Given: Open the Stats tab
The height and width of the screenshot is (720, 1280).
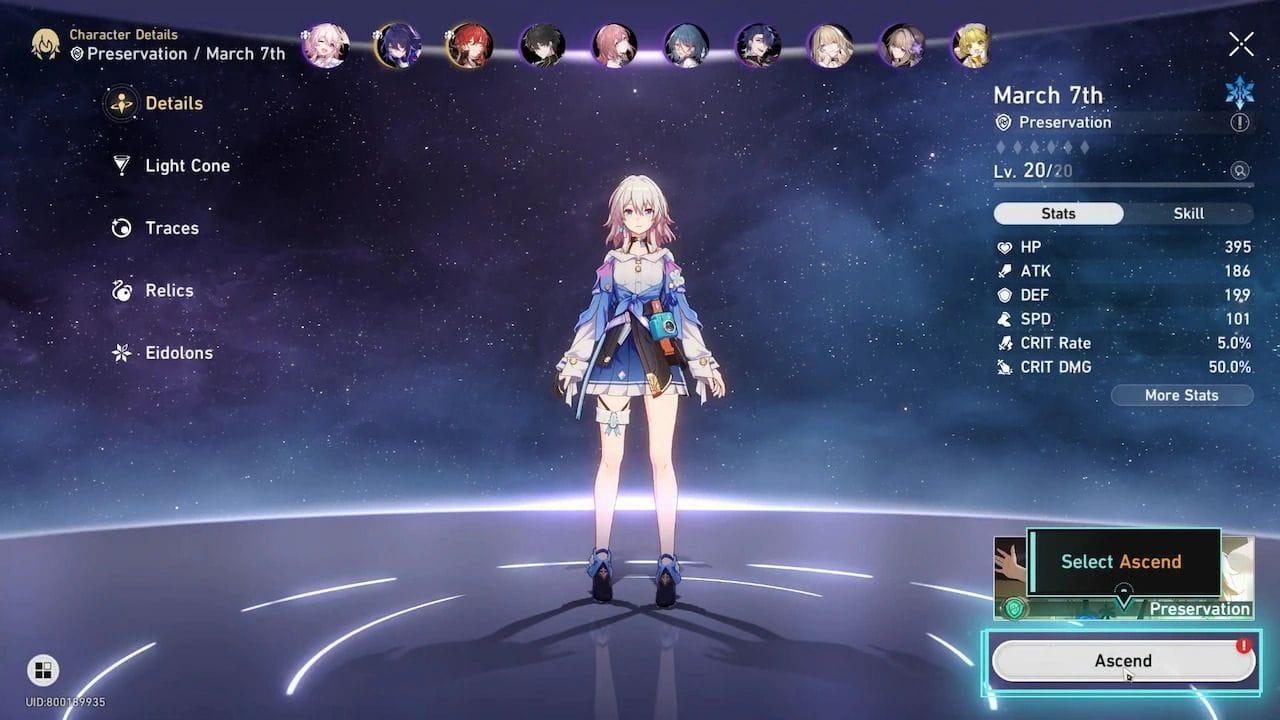Looking at the screenshot, I should click(1058, 213).
